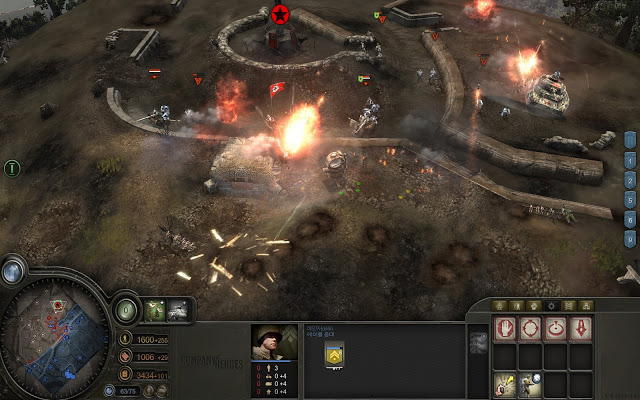Use the tank commander ability icon
The width and height of the screenshot is (640, 400).
[x=179, y=310]
